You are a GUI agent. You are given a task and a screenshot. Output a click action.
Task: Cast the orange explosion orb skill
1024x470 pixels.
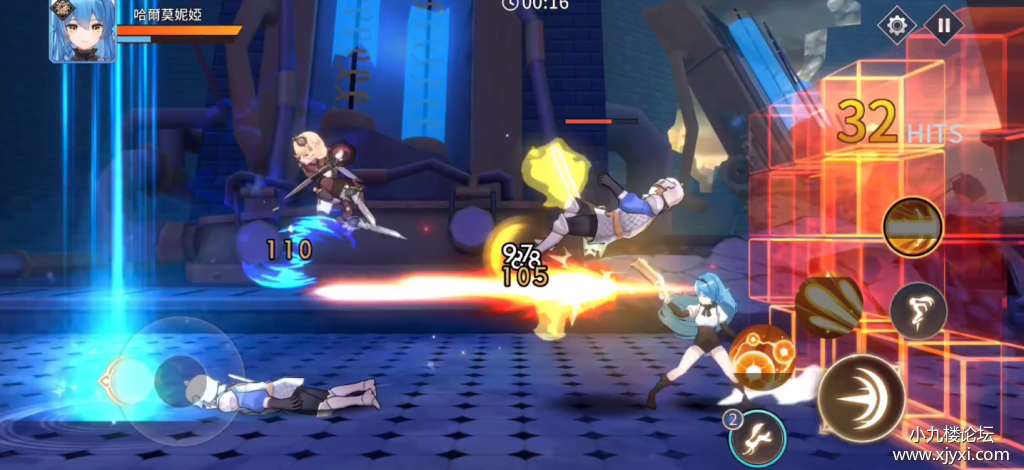coord(762,357)
